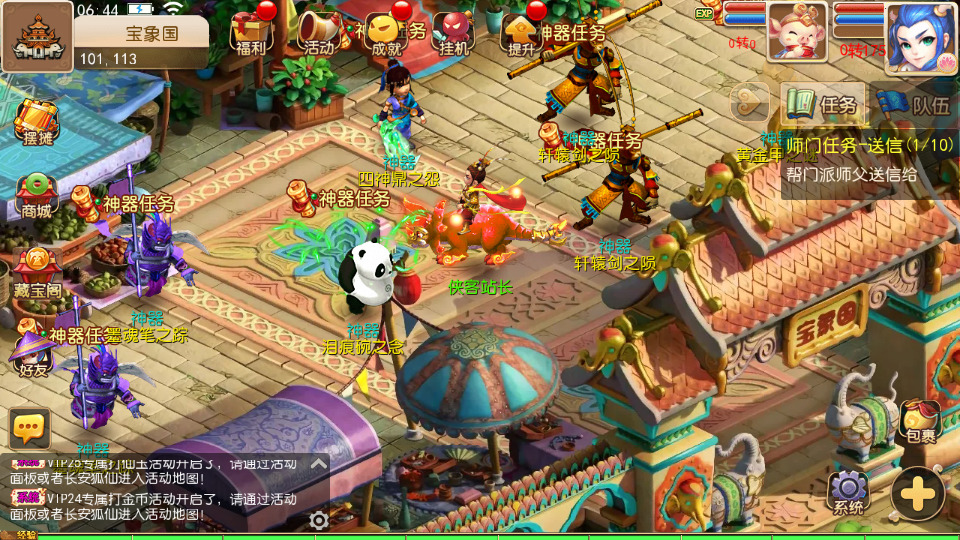Open the 包裹 bag inventory
The image size is (960, 540).
pyautogui.click(x=920, y=421)
